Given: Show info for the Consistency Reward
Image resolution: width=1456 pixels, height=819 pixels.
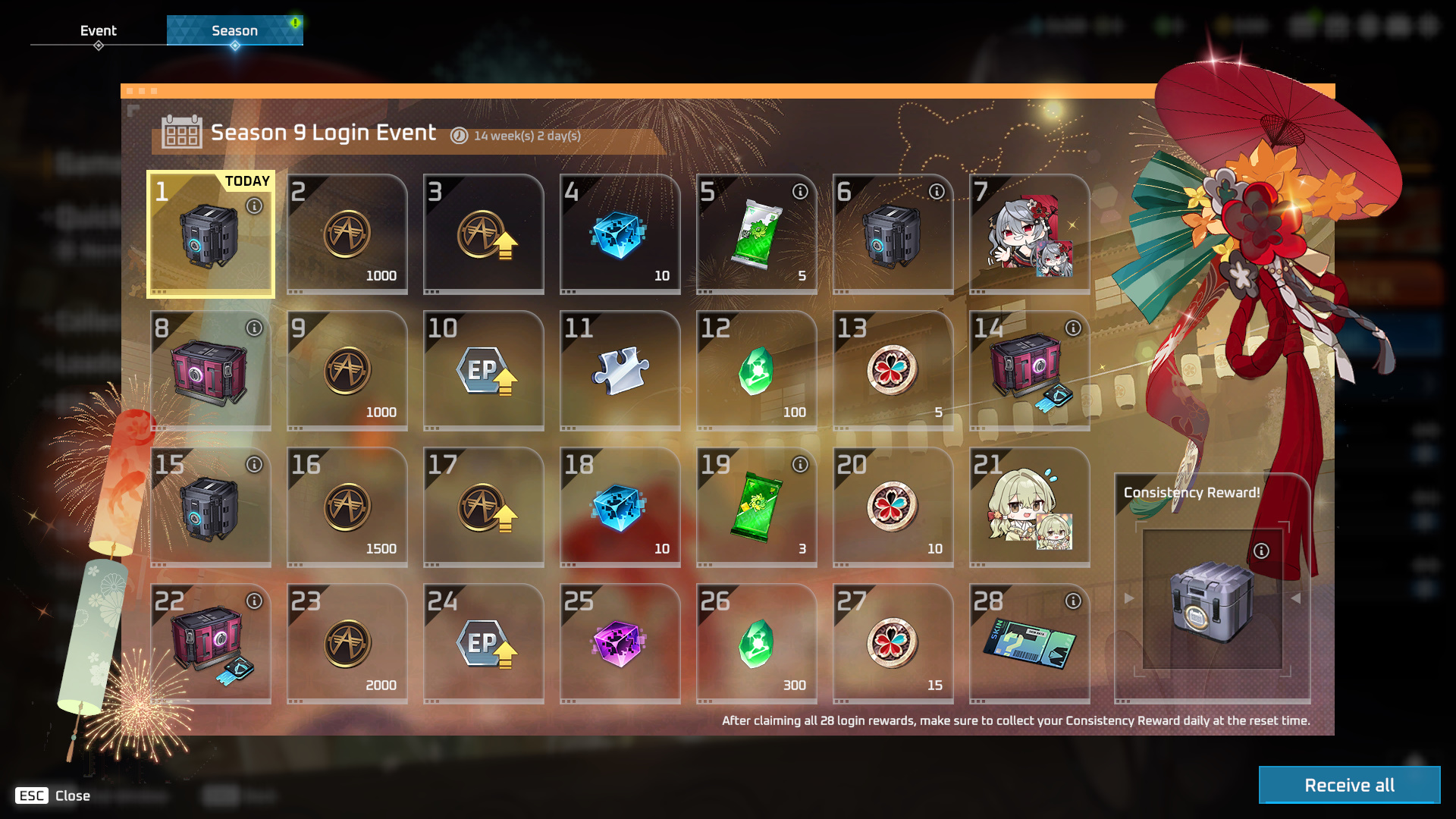Looking at the screenshot, I should [1261, 551].
